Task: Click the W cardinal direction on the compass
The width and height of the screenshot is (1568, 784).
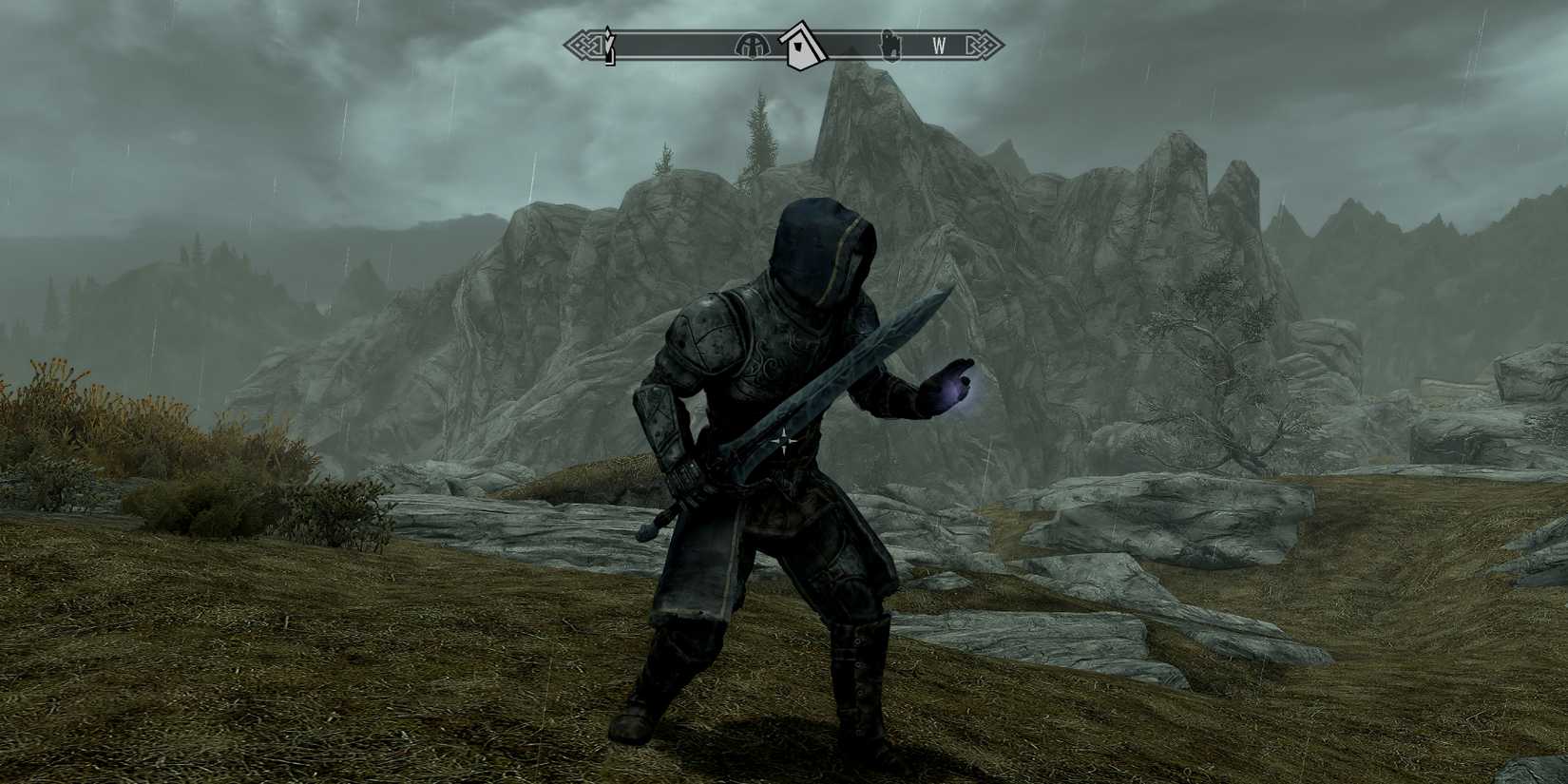Action: point(937,45)
